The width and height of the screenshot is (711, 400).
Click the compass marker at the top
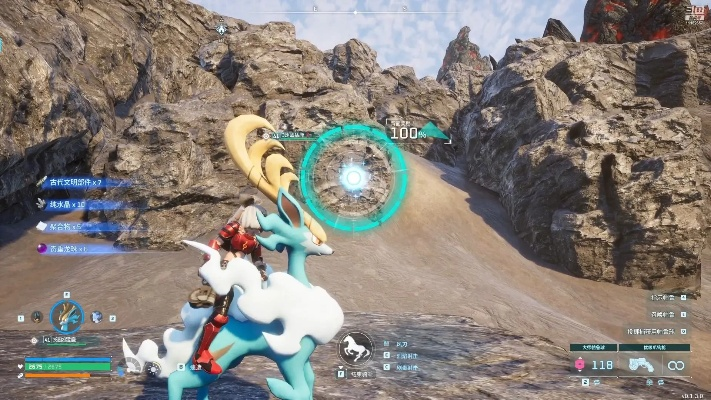[221, 29]
